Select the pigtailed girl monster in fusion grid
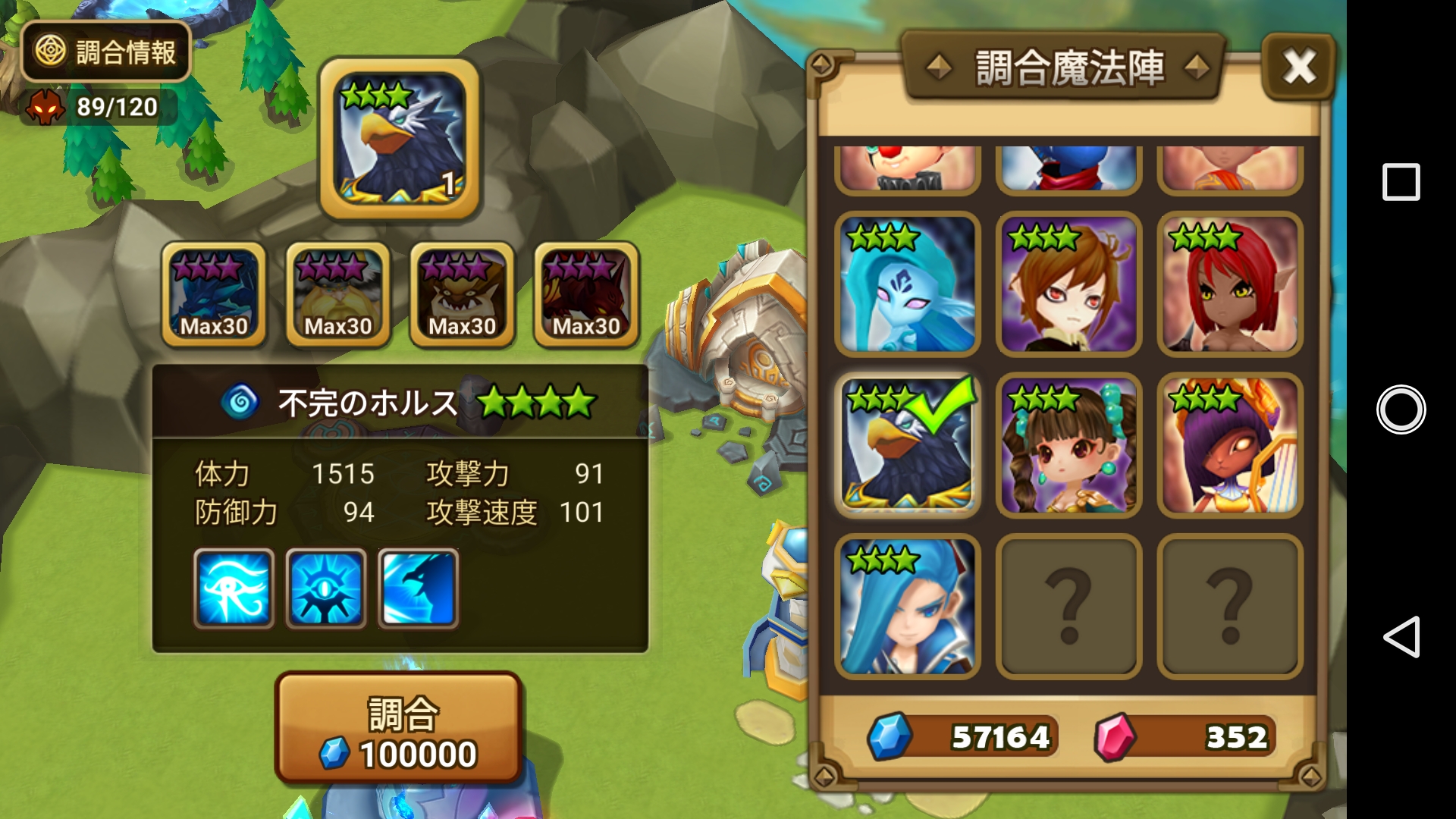The image size is (1456, 819). tap(1067, 447)
